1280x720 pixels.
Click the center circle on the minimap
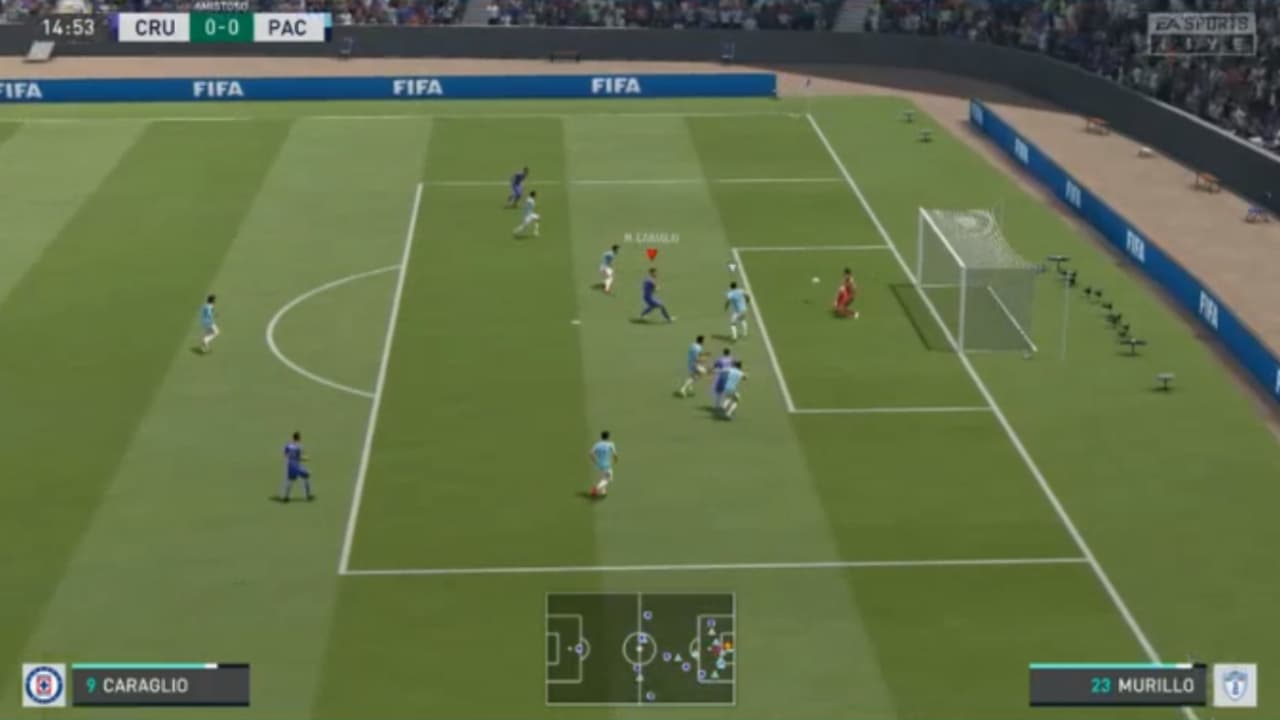click(637, 649)
